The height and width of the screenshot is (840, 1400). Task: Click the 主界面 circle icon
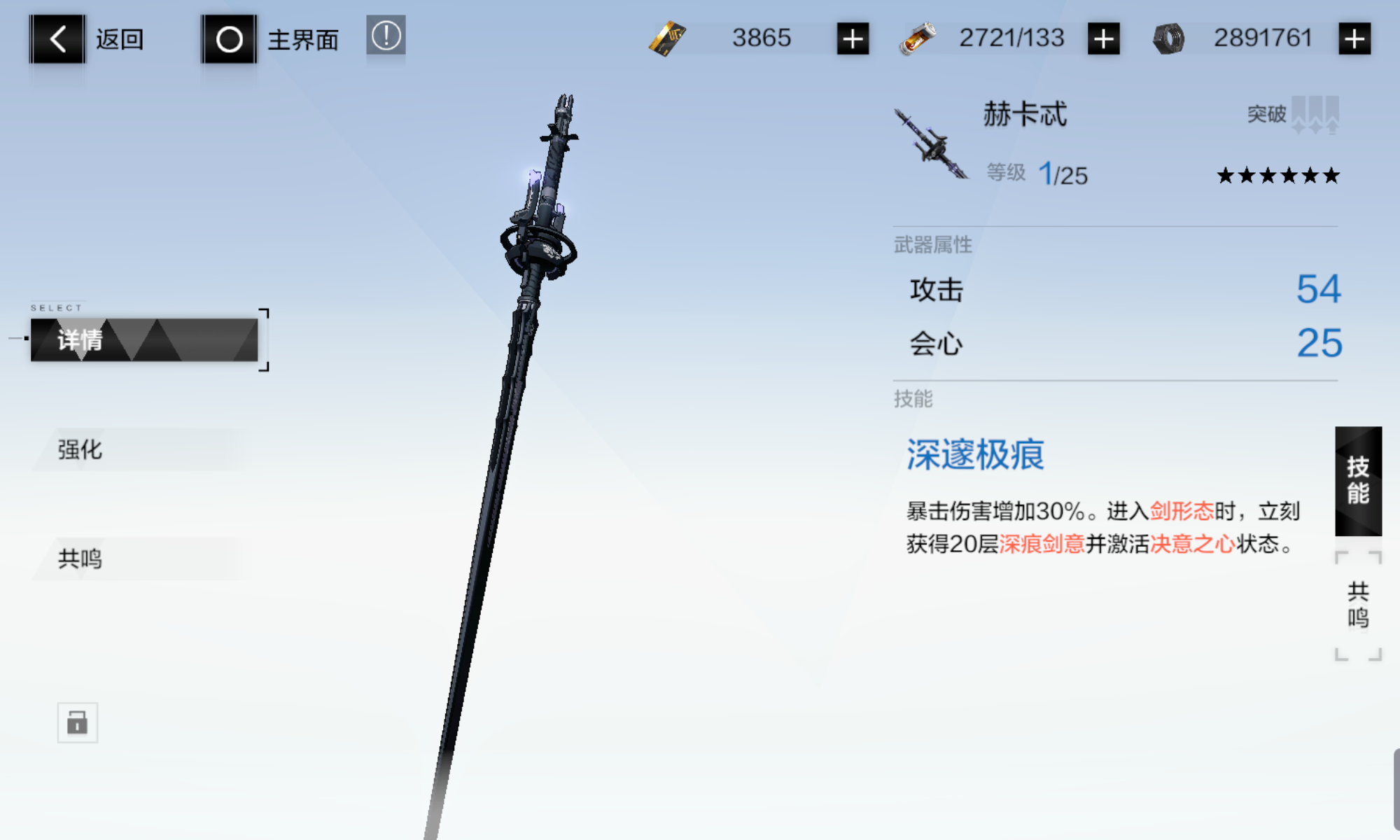pos(229,38)
